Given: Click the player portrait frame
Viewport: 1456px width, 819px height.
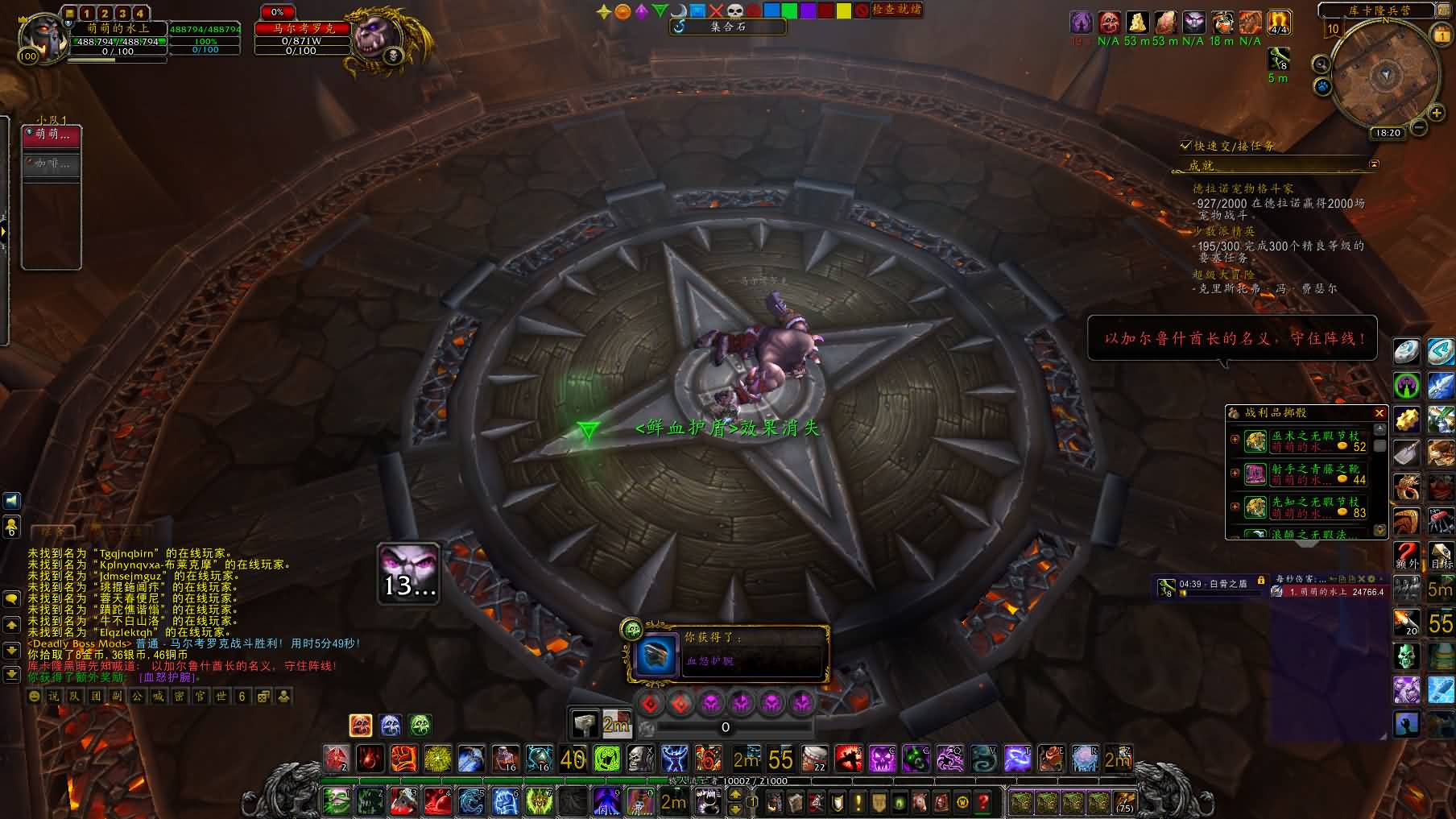Looking at the screenshot, I should click(42, 36).
